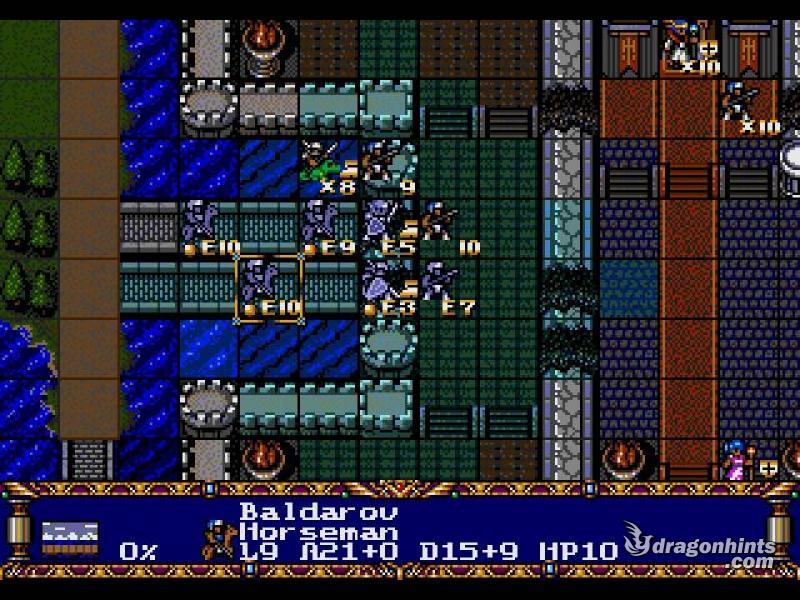Pick the E7 enemy soldier
The image size is (800, 600).
pyautogui.click(x=441, y=284)
